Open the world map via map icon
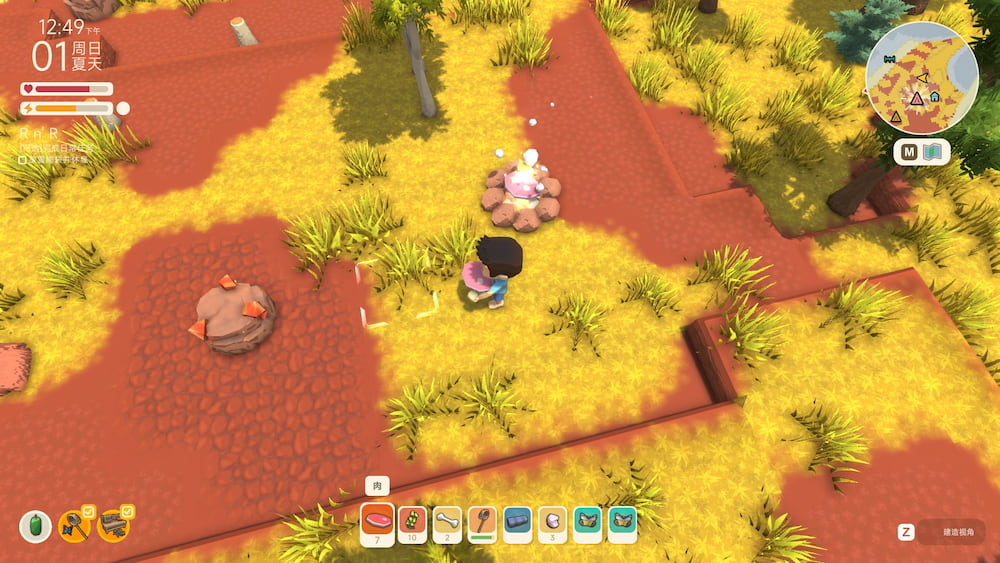The height and width of the screenshot is (563, 1000). [935, 153]
